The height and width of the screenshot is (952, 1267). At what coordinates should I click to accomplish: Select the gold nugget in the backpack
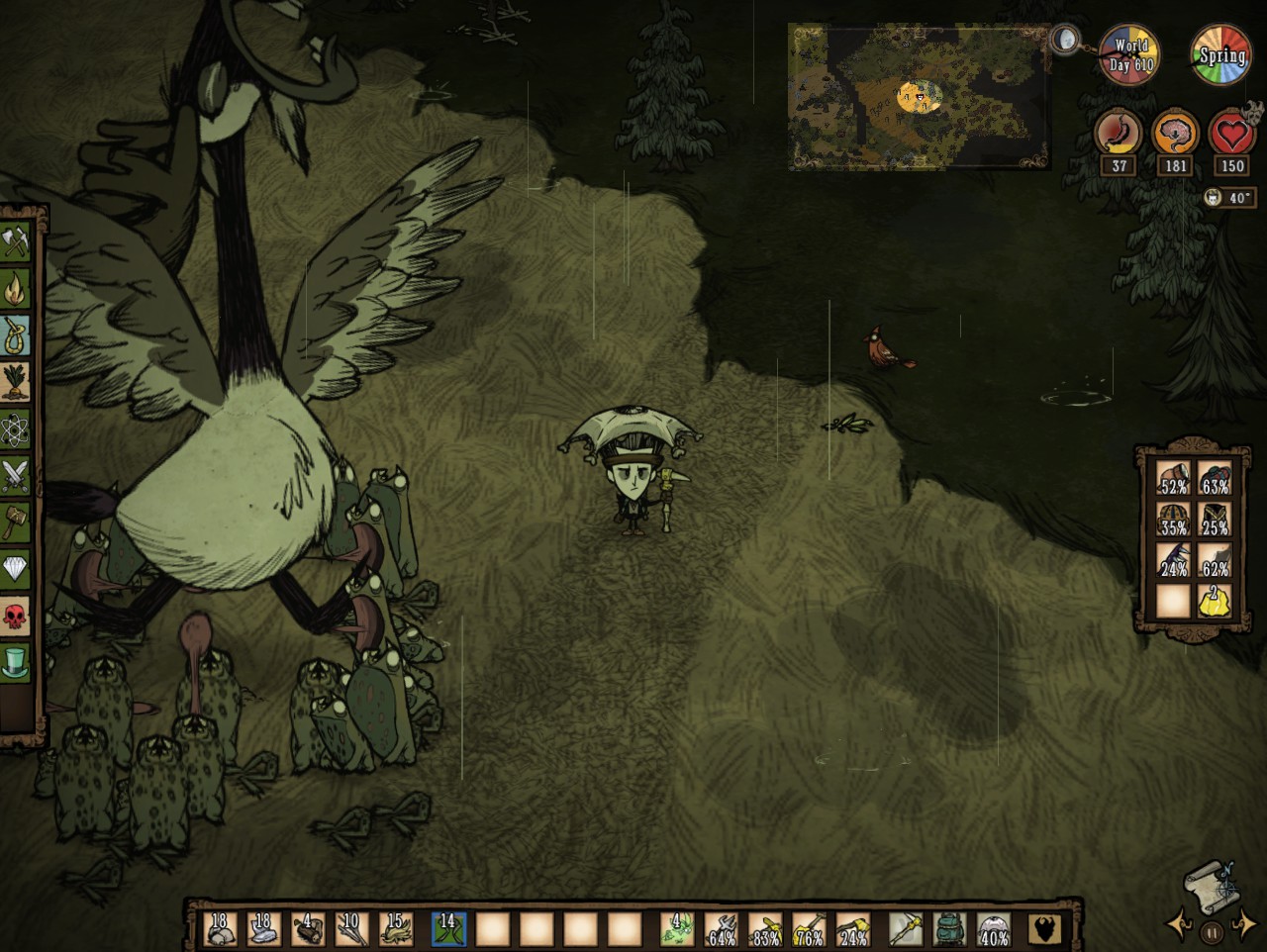(x=1215, y=601)
